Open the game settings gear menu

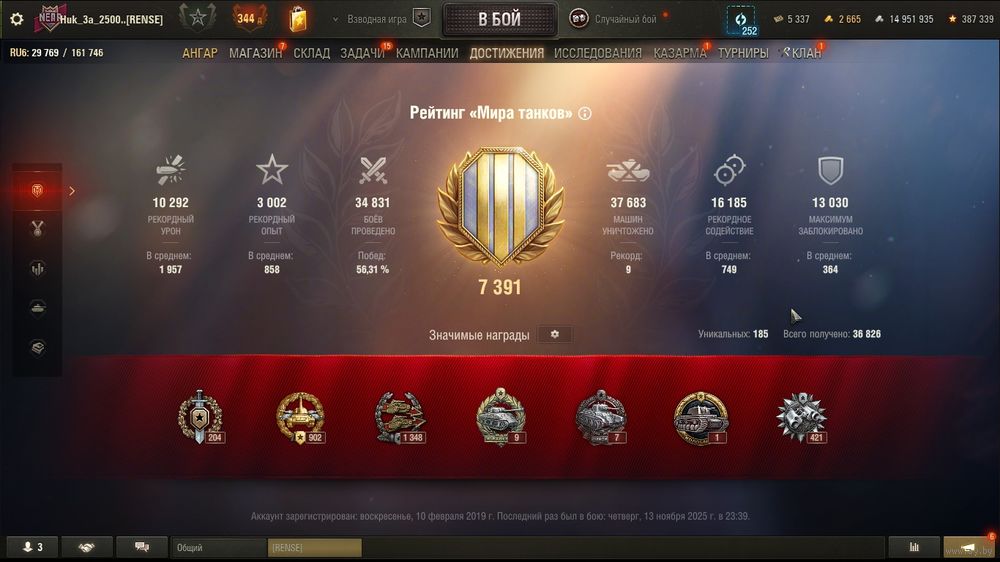tap(16, 19)
